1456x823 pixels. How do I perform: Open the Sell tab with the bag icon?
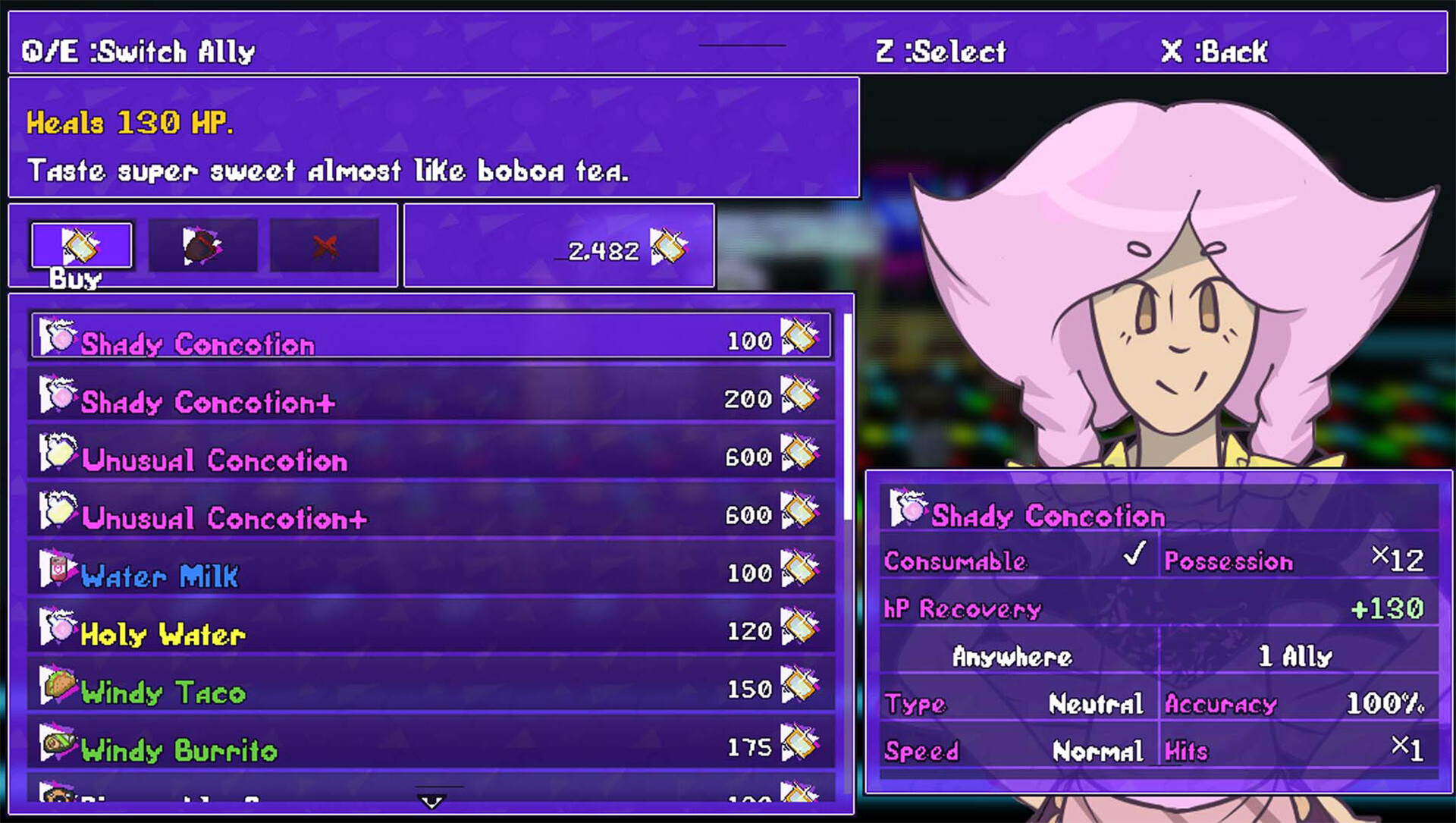[203, 244]
